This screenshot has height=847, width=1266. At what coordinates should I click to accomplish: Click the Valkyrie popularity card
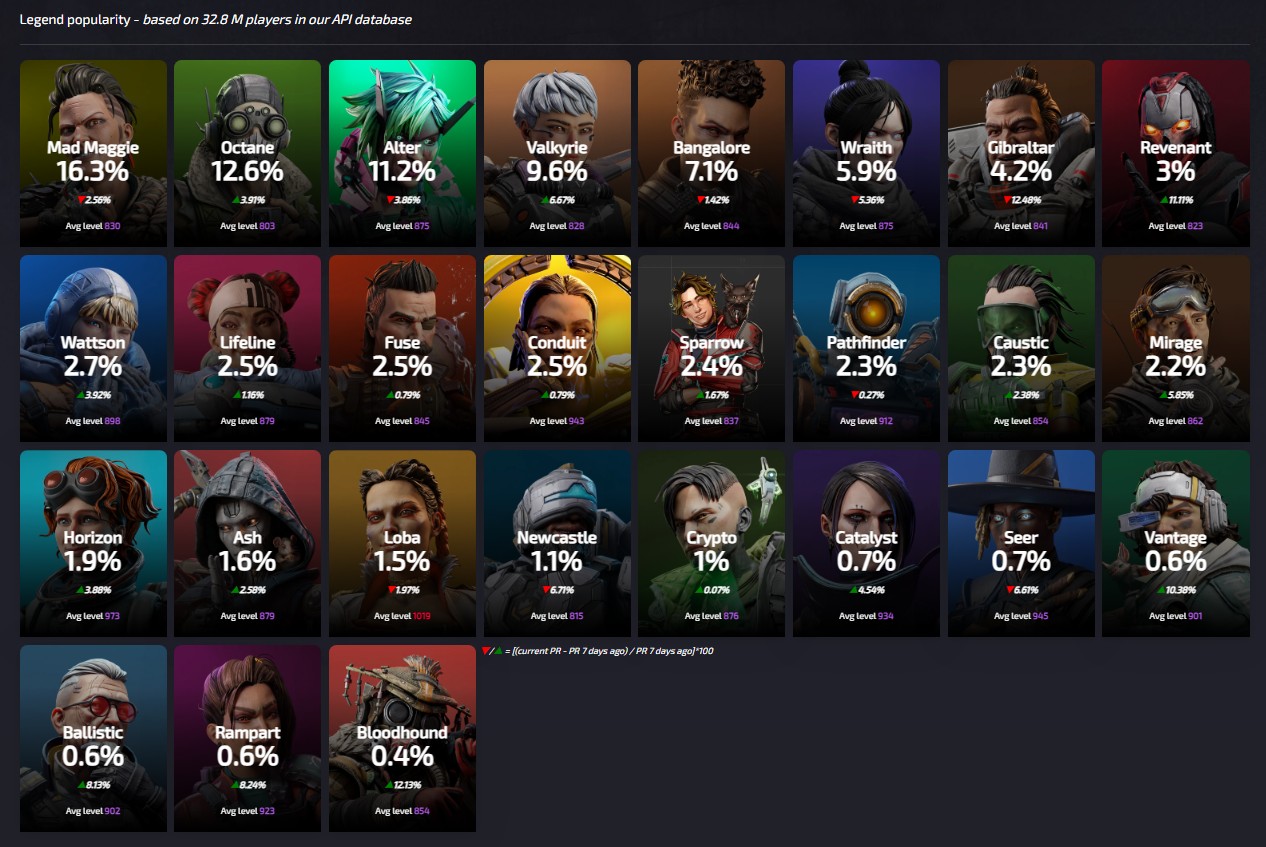(x=557, y=153)
